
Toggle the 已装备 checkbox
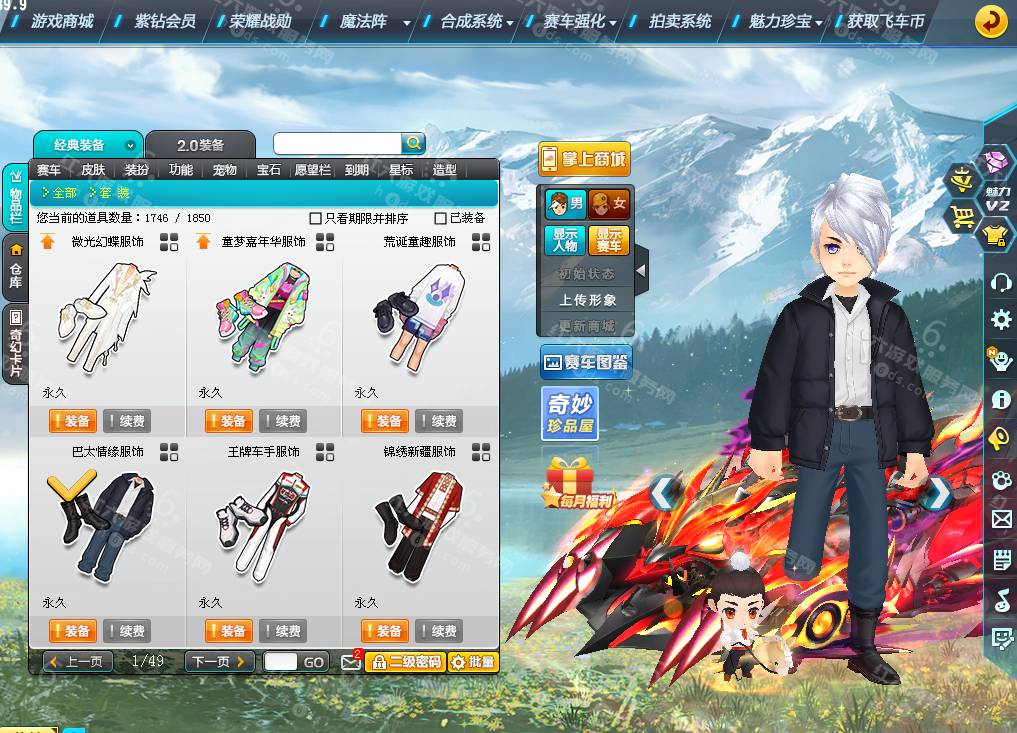click(x=441, y=218)
